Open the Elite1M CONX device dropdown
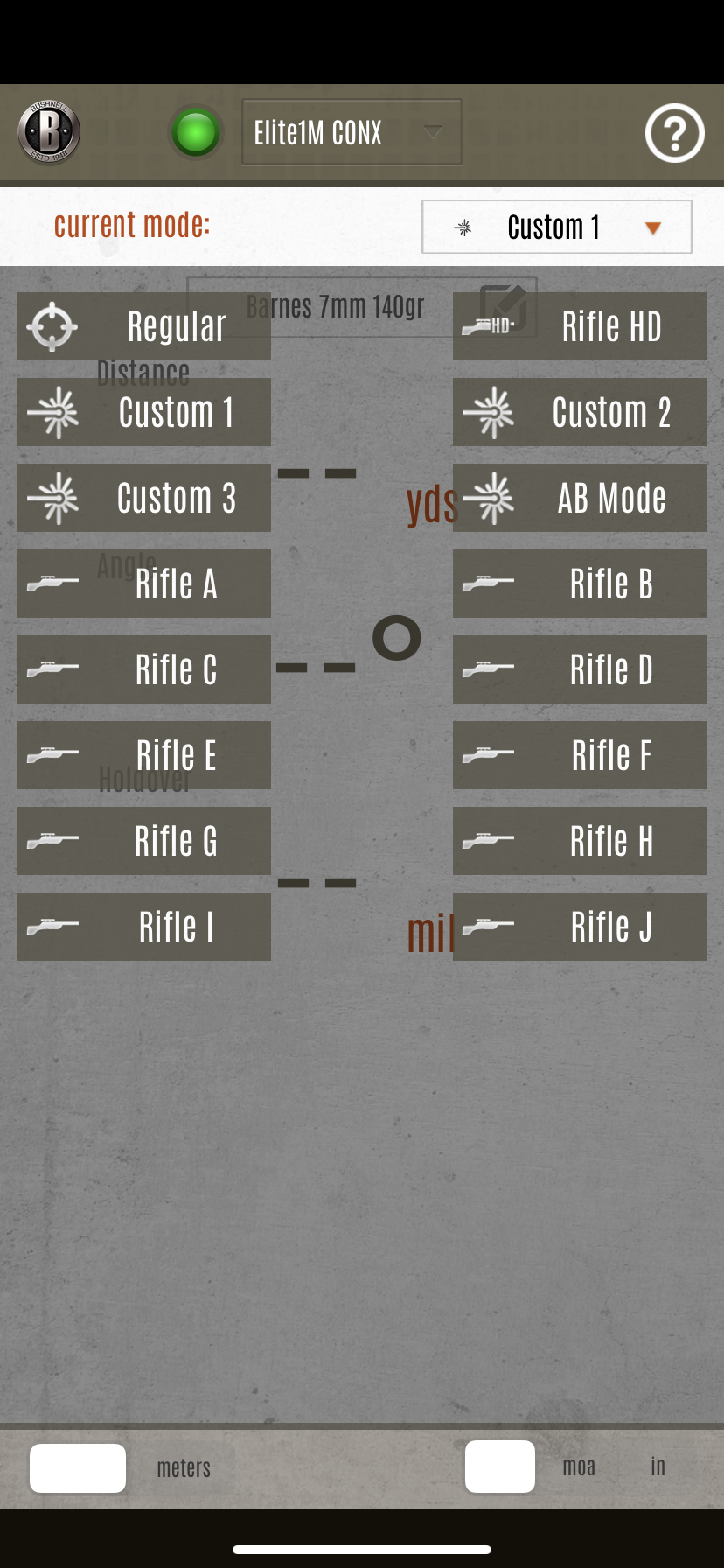The height and width of the screenshot is (1568, 724). coord(352,132)
